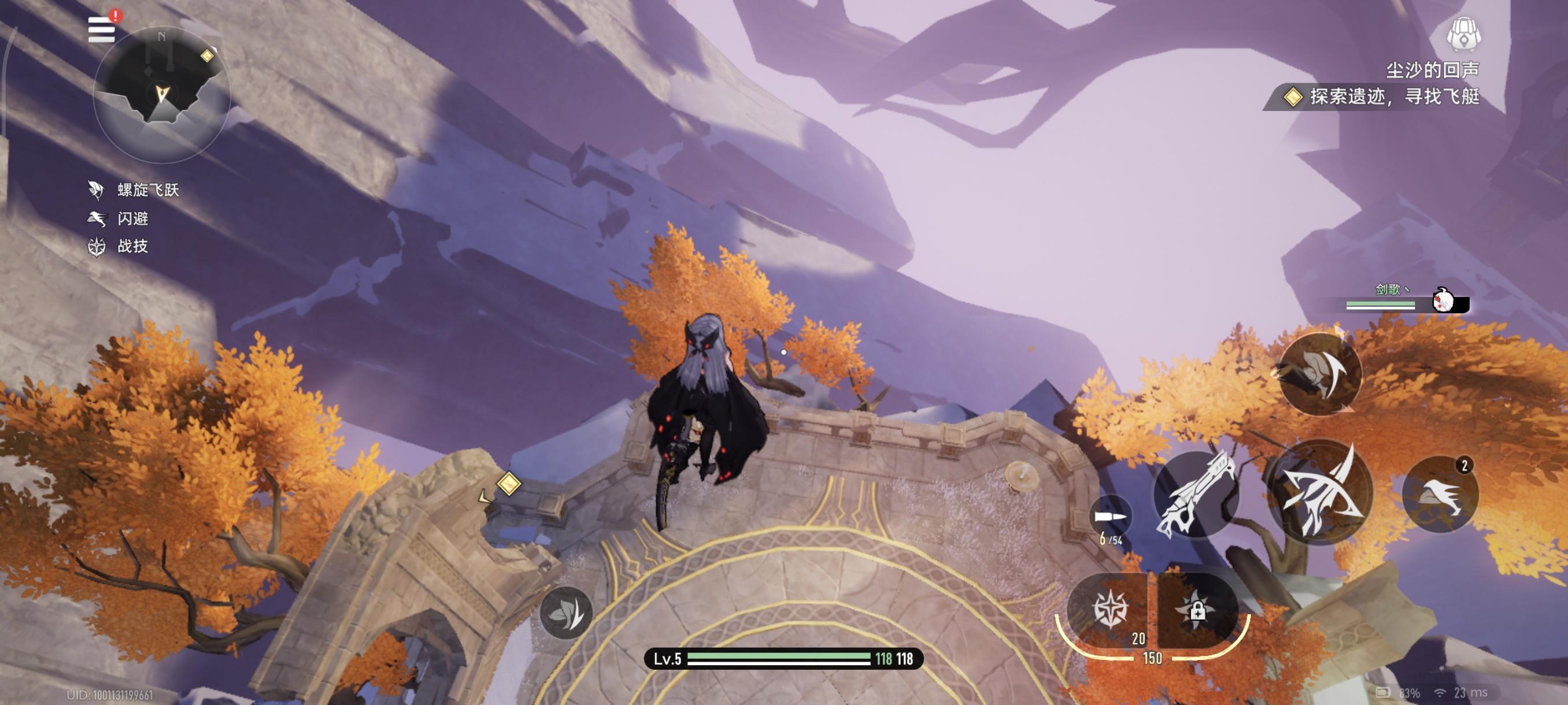Tap the leaf-shaped button near bottom center
The width and height of the screenshot is (1568, 705).
[x=565, y=613]
